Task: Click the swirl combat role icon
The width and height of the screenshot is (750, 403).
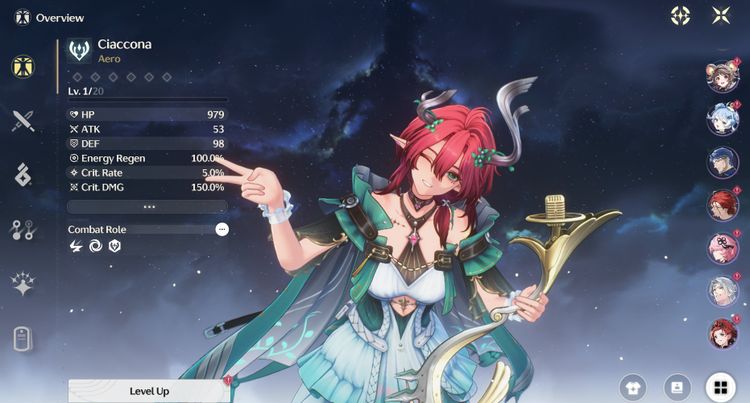Action: (x=95, y=246)
